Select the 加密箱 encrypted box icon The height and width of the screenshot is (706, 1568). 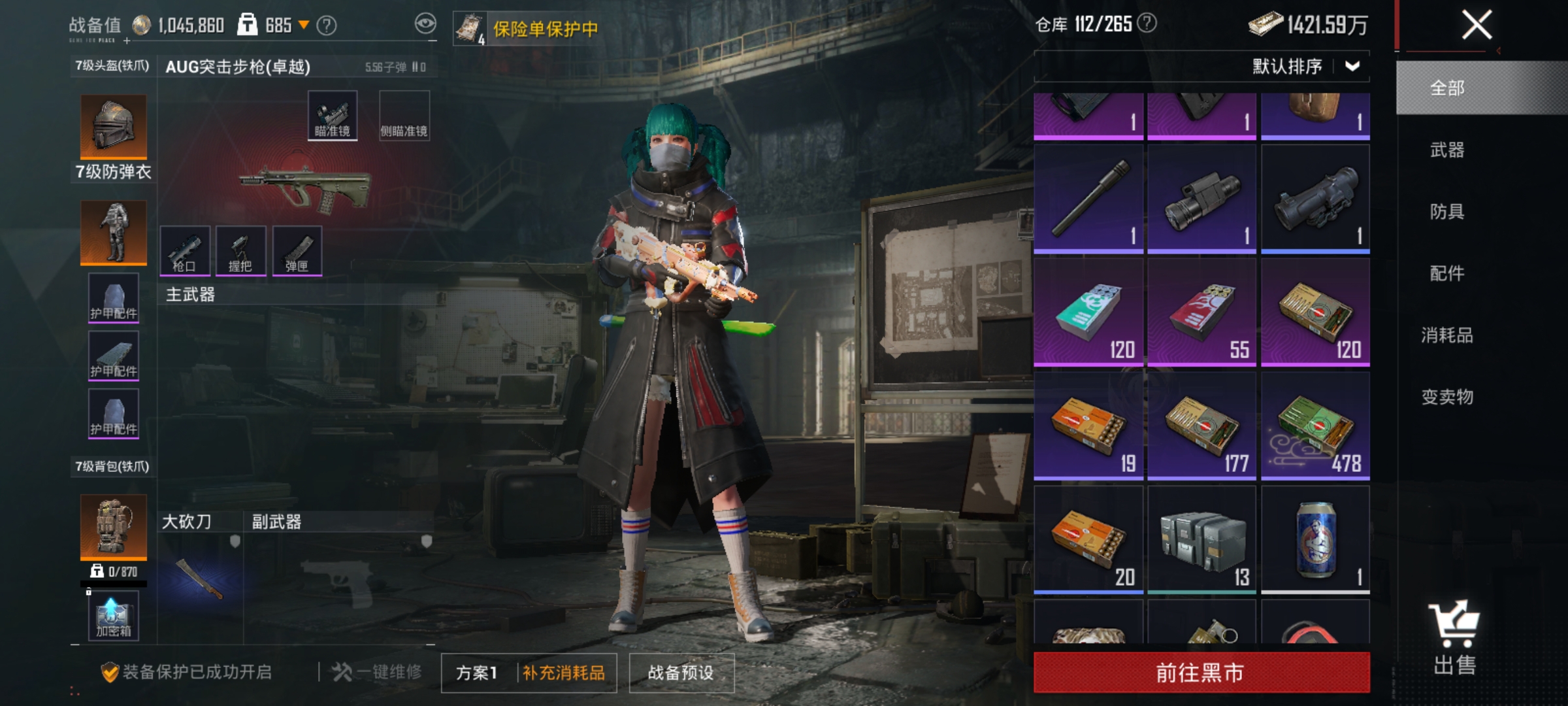112,614
